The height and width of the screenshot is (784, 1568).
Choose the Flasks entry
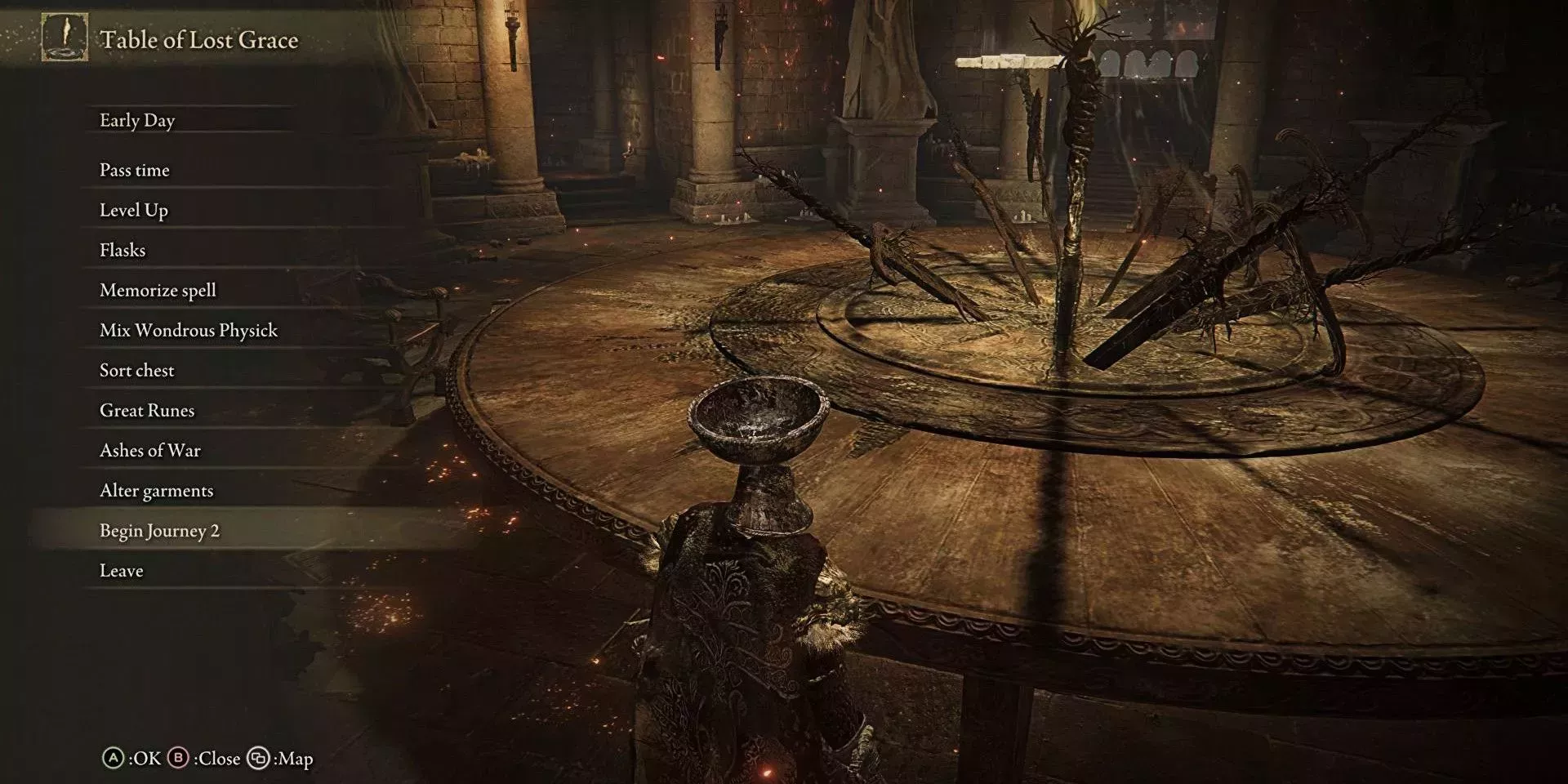tap(122, 250)
